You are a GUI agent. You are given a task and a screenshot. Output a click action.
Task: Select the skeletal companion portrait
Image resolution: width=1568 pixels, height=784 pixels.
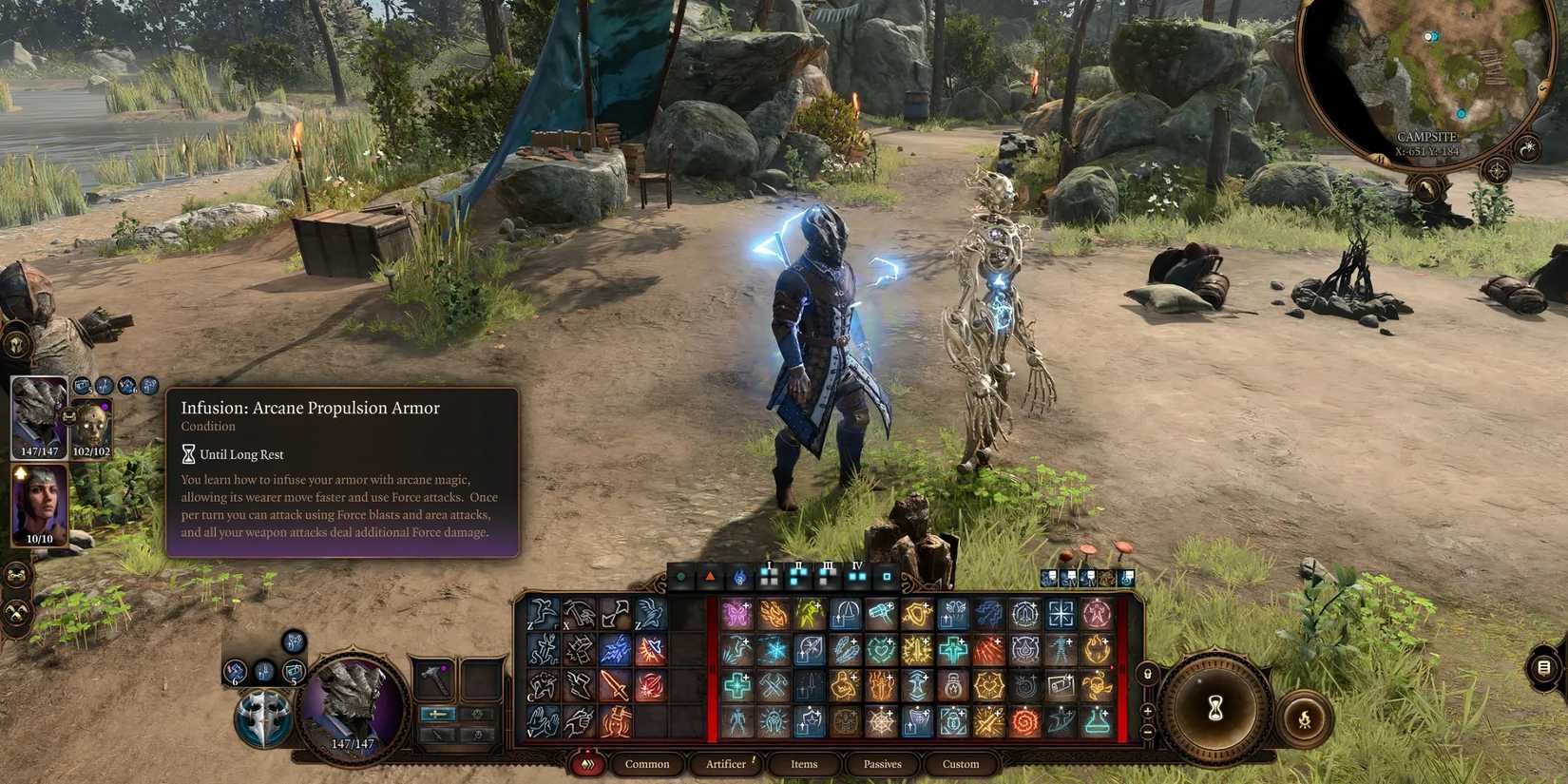[92, 427]
